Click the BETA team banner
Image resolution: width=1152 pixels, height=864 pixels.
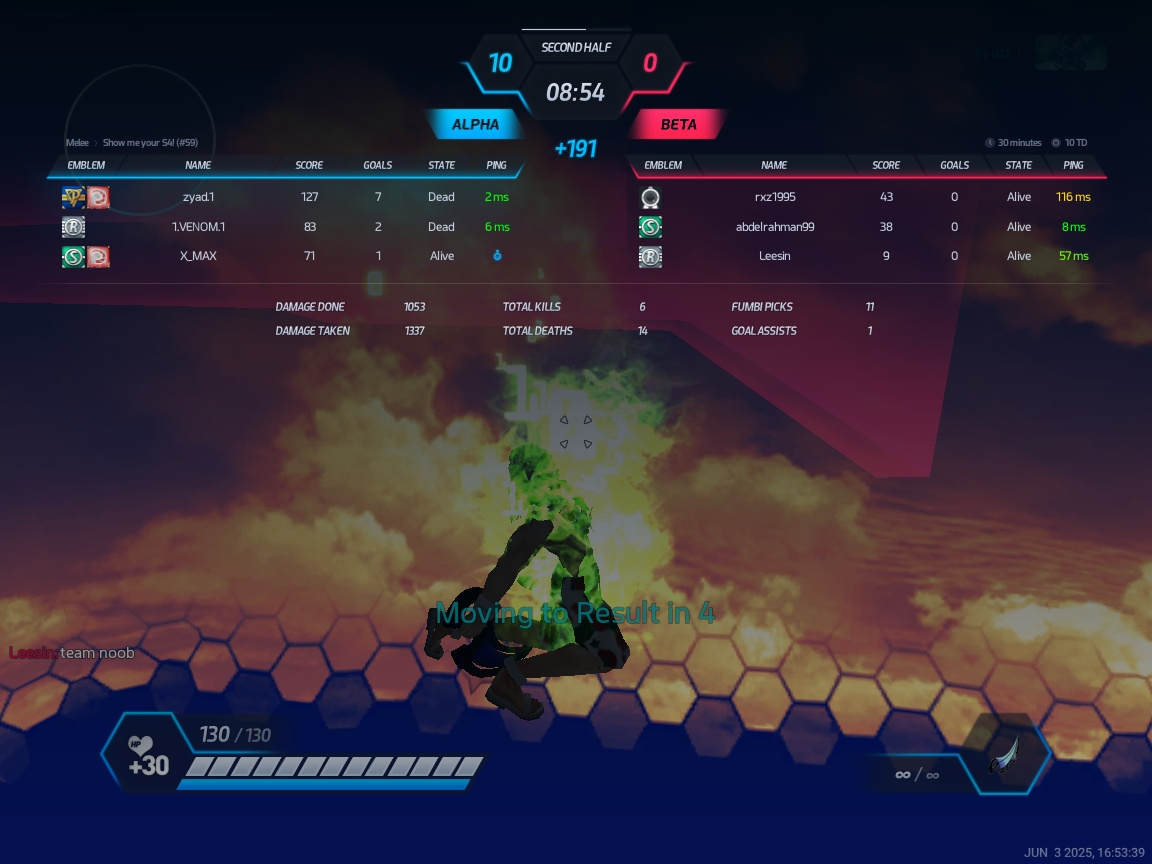pyautogui.click(x=678, y=125)
